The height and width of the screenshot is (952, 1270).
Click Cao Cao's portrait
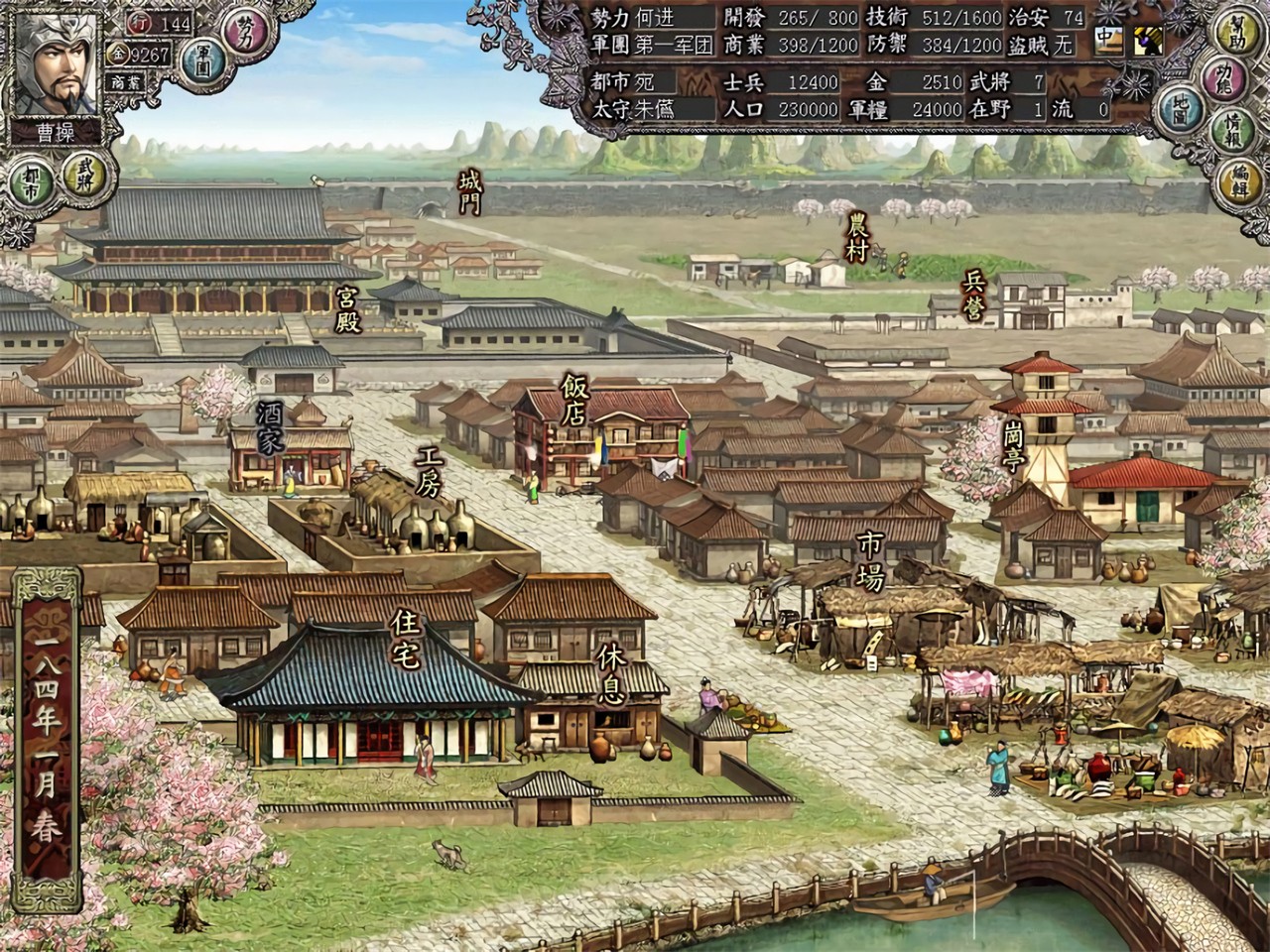(x=58, y=65)
